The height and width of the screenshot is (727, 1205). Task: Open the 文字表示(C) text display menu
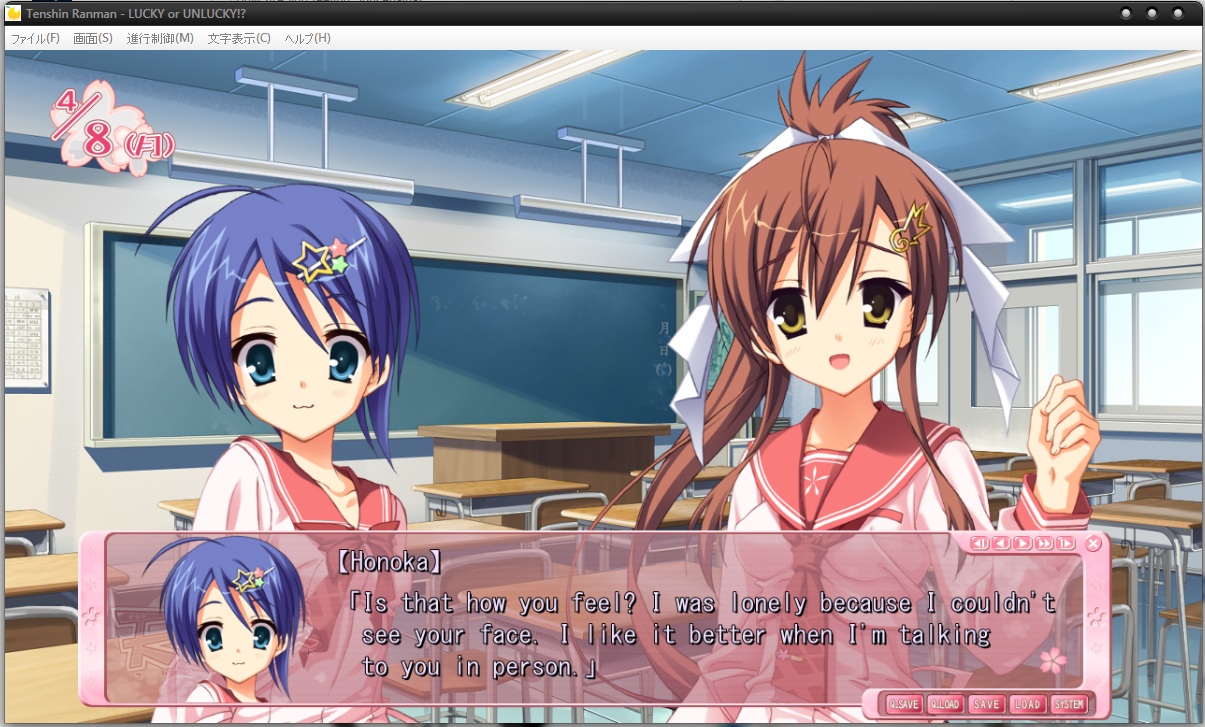[x=239, y=38]
